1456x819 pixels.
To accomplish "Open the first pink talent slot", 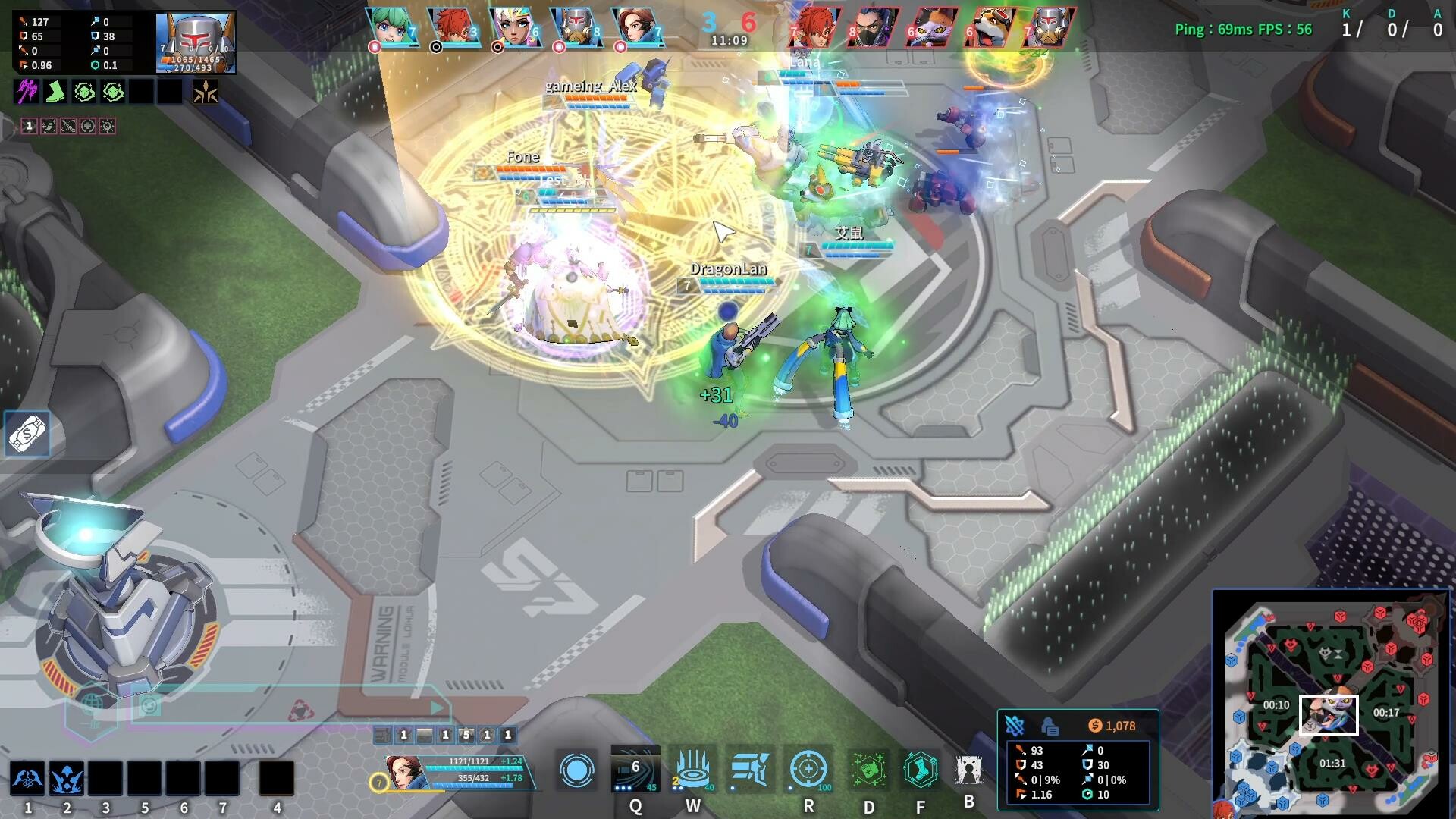I will point(28,126).
